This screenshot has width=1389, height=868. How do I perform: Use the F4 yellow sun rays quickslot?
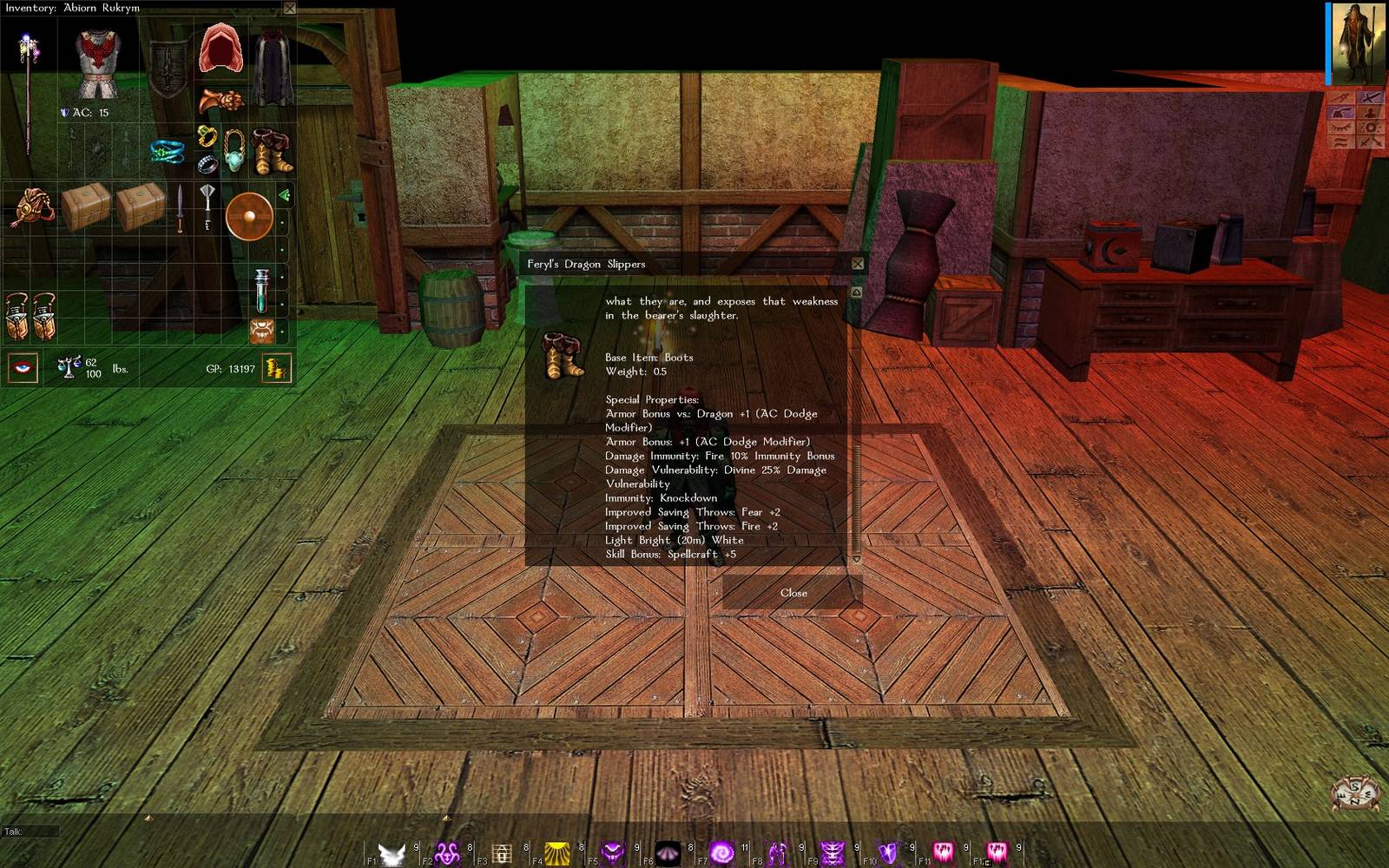pyautogui.click(x=556, y=854)
